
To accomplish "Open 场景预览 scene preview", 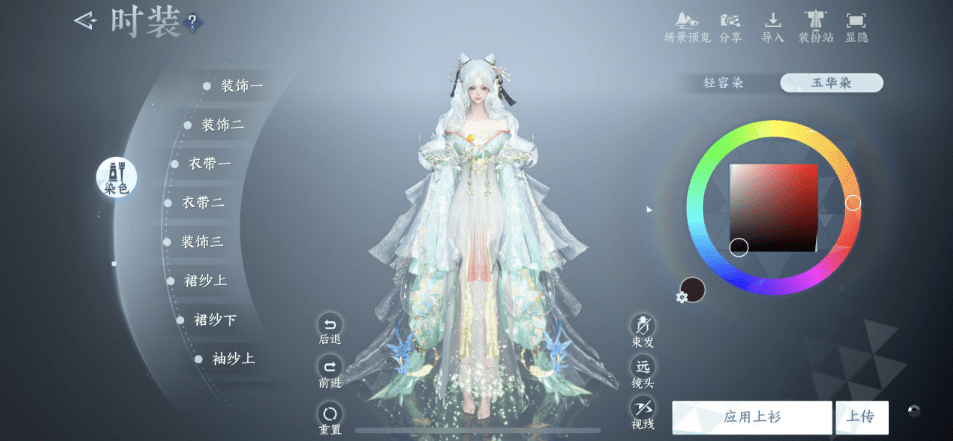I will (686, 27).
